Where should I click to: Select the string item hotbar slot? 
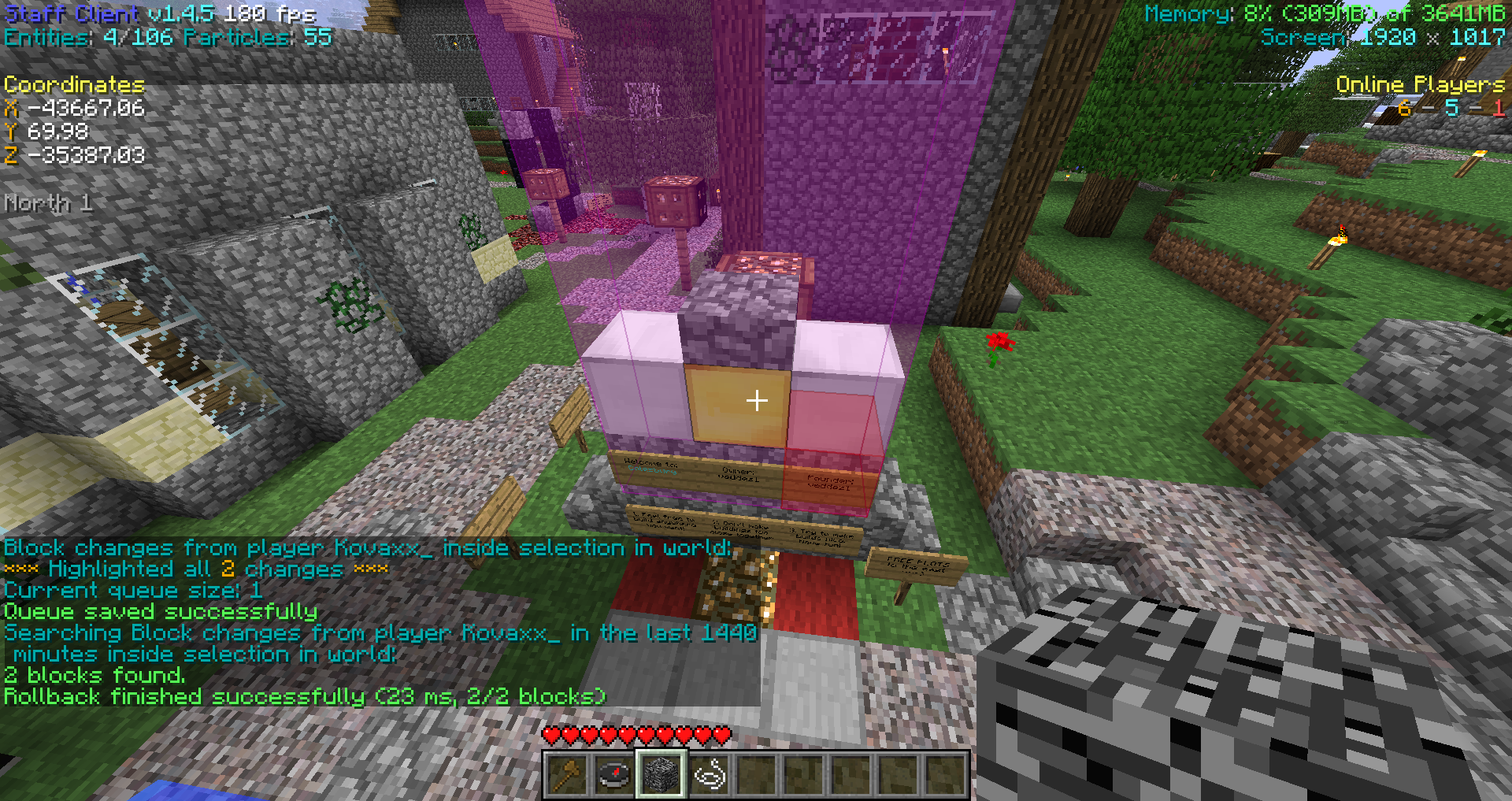pos(709,775)
